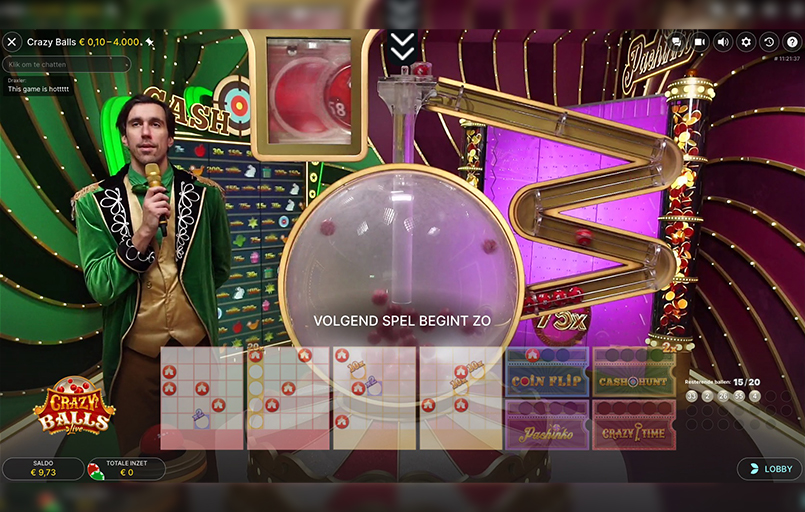Select the Coin Flip bonus ticket
The width and height of the screenshot is (805, 512).
point(546,372)
